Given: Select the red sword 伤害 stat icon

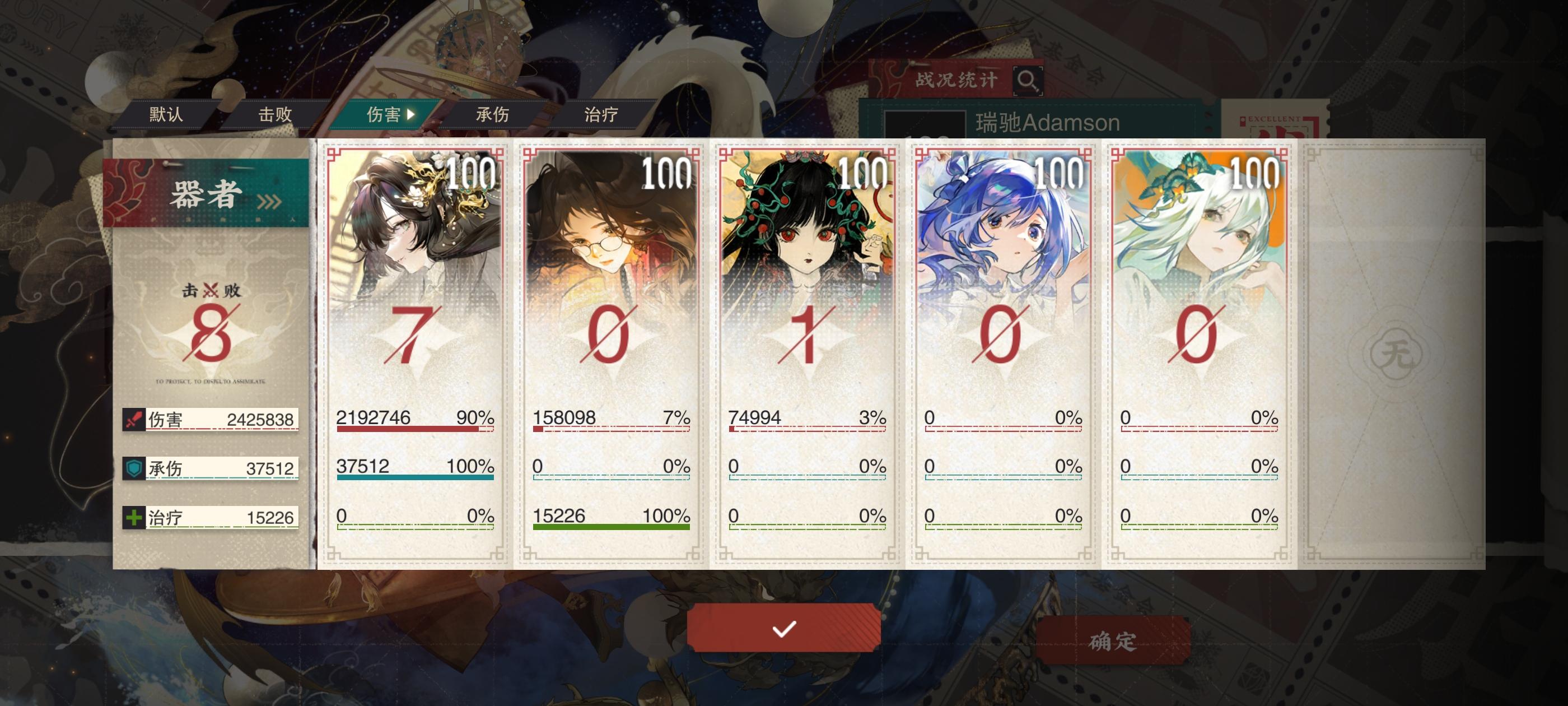Looking at the screenshot, I should click(x=133, y=420).
